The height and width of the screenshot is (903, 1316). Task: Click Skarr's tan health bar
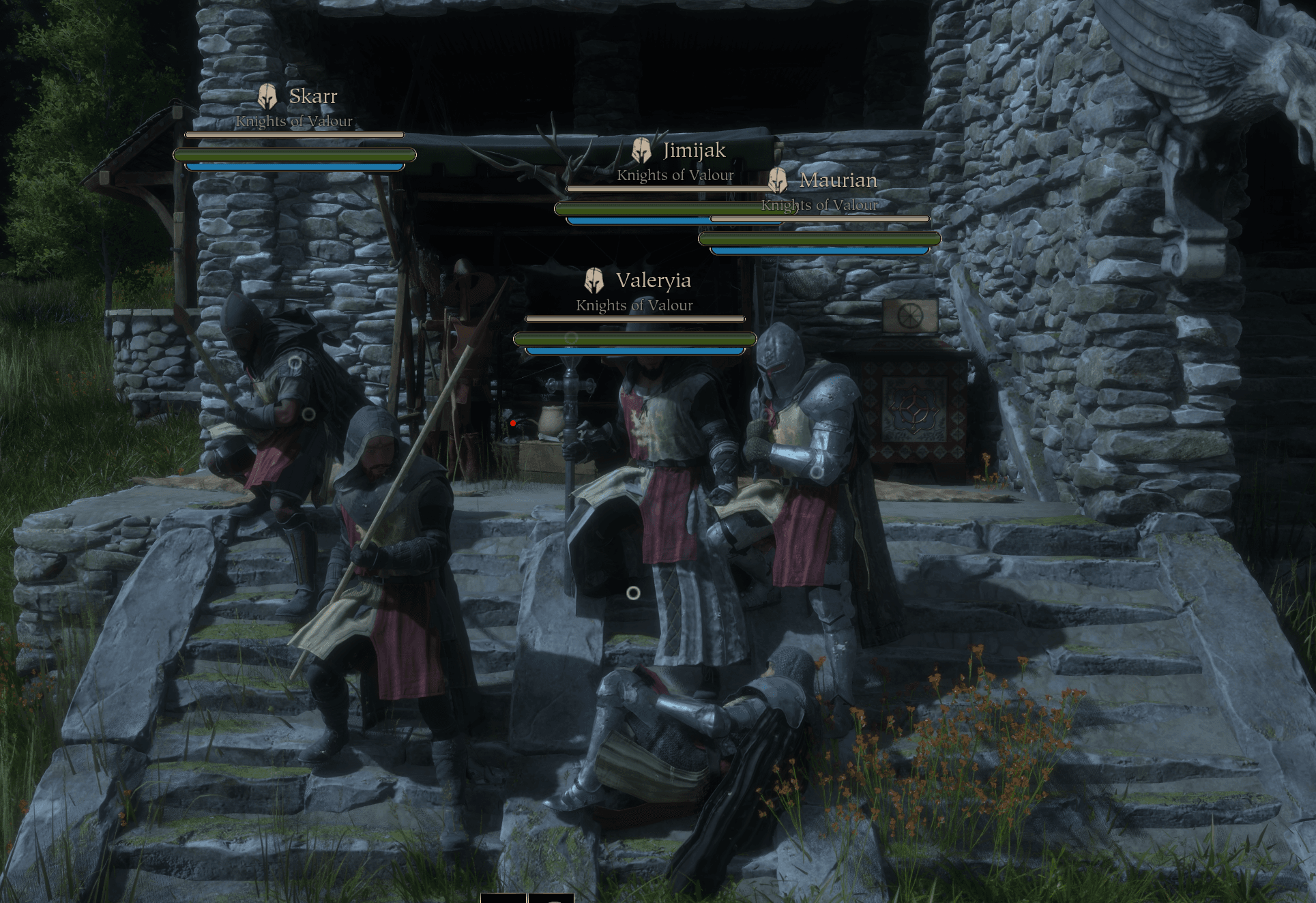coord(293,135)
